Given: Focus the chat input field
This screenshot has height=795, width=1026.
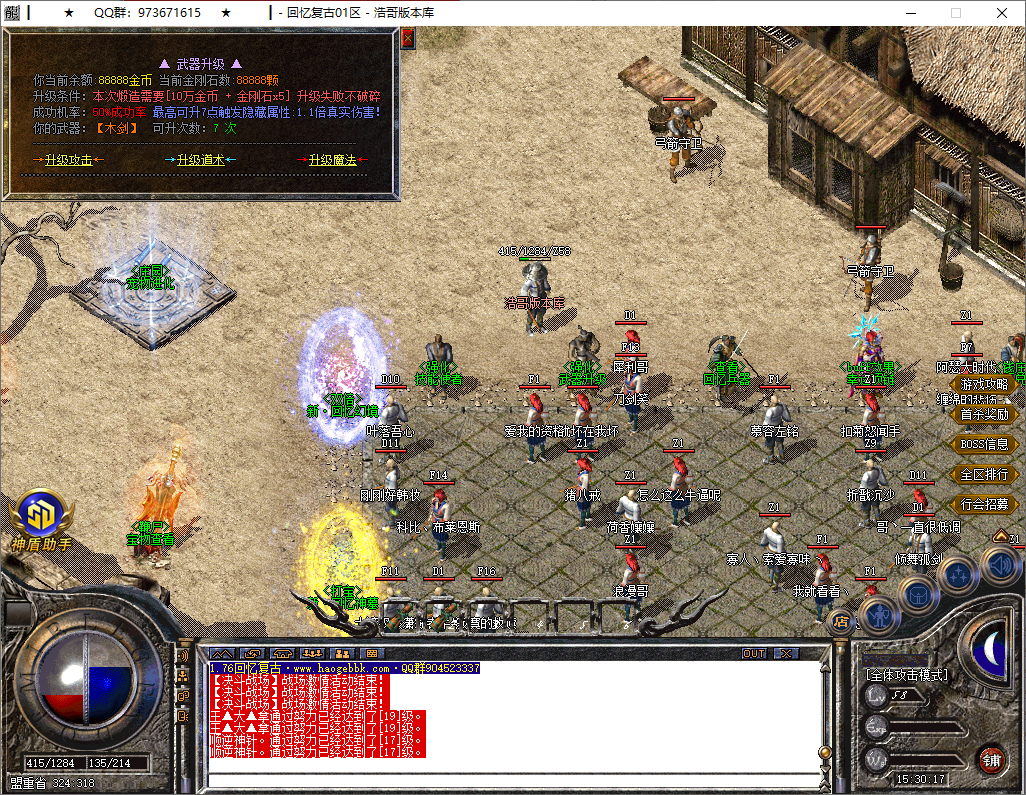Looking at the screenshot, I should tap(510, 780).
